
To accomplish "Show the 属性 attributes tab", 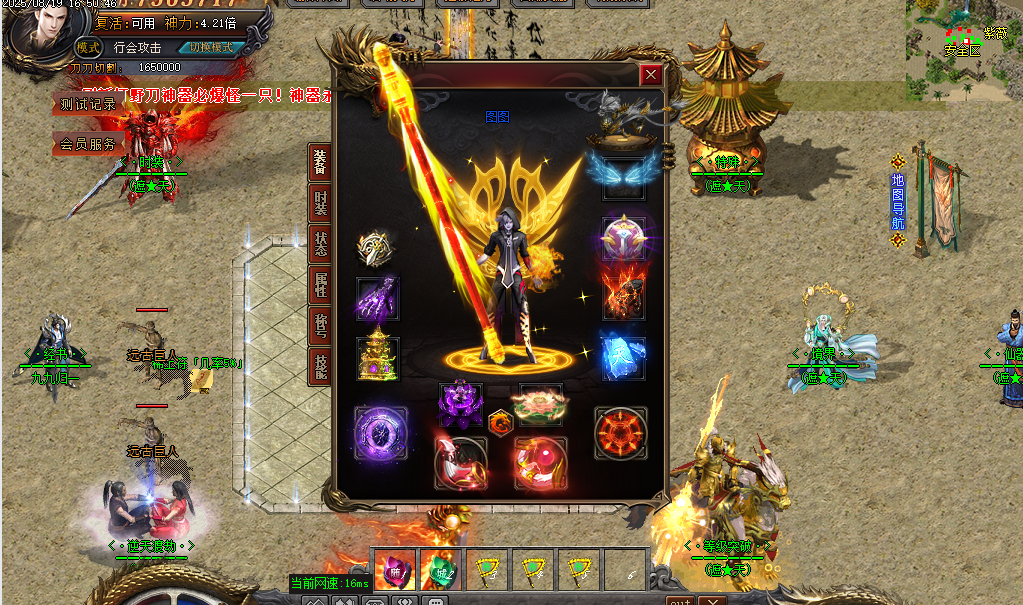I will pos(320,285).
